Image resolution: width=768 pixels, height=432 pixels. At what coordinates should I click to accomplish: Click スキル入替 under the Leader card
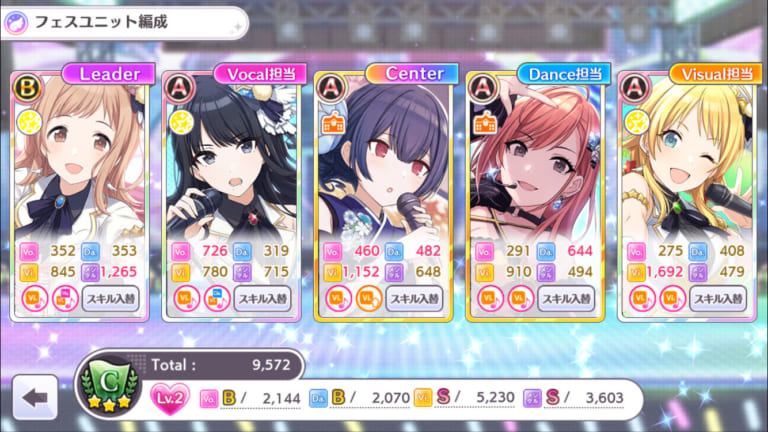(x=111, y=298)
